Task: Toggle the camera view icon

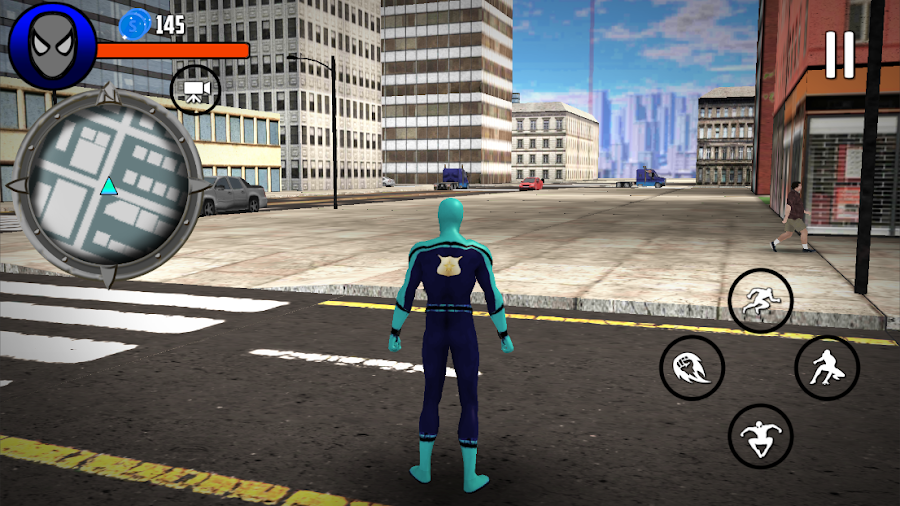Action: [195, 91]
